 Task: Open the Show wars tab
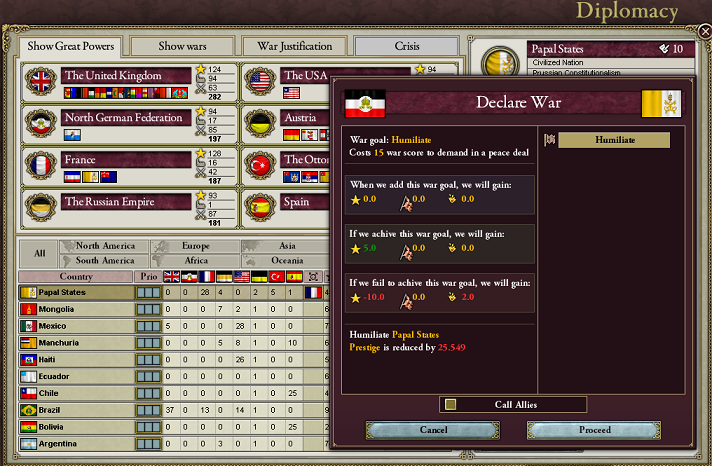tap(185, 46)
